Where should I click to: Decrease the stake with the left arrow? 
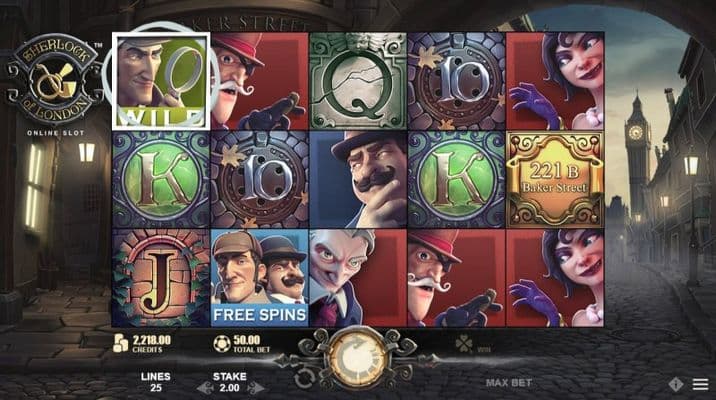click(203, 386)
